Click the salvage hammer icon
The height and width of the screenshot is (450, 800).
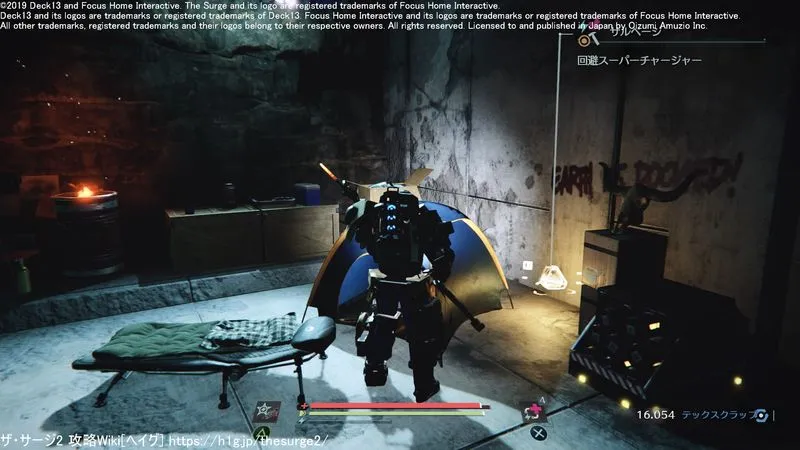point(589,38)
